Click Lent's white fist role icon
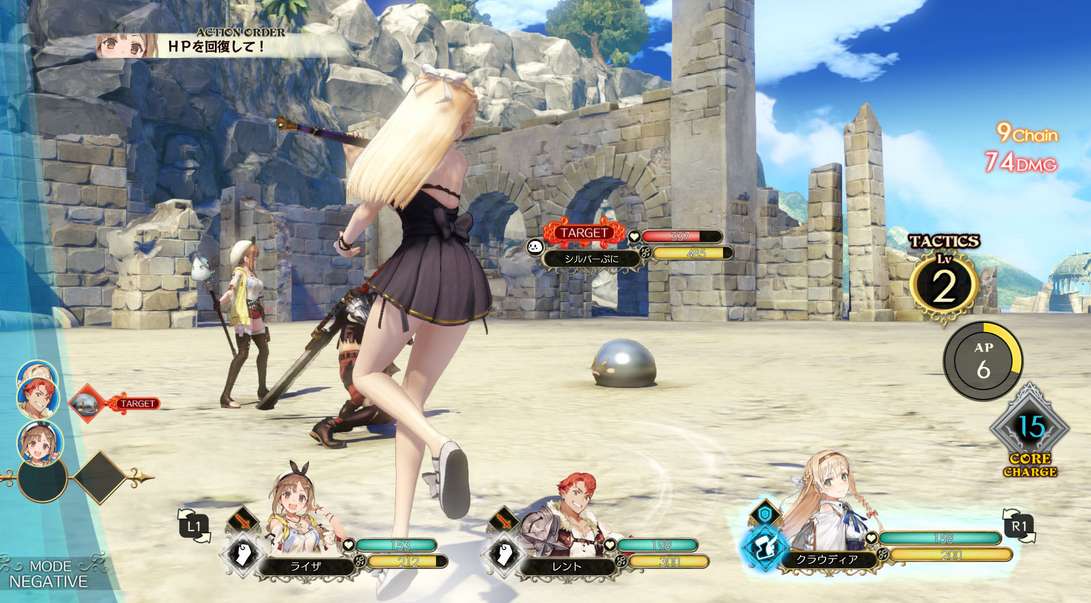1091x603 pixels. pyautogui.click(x=506, y=555)
